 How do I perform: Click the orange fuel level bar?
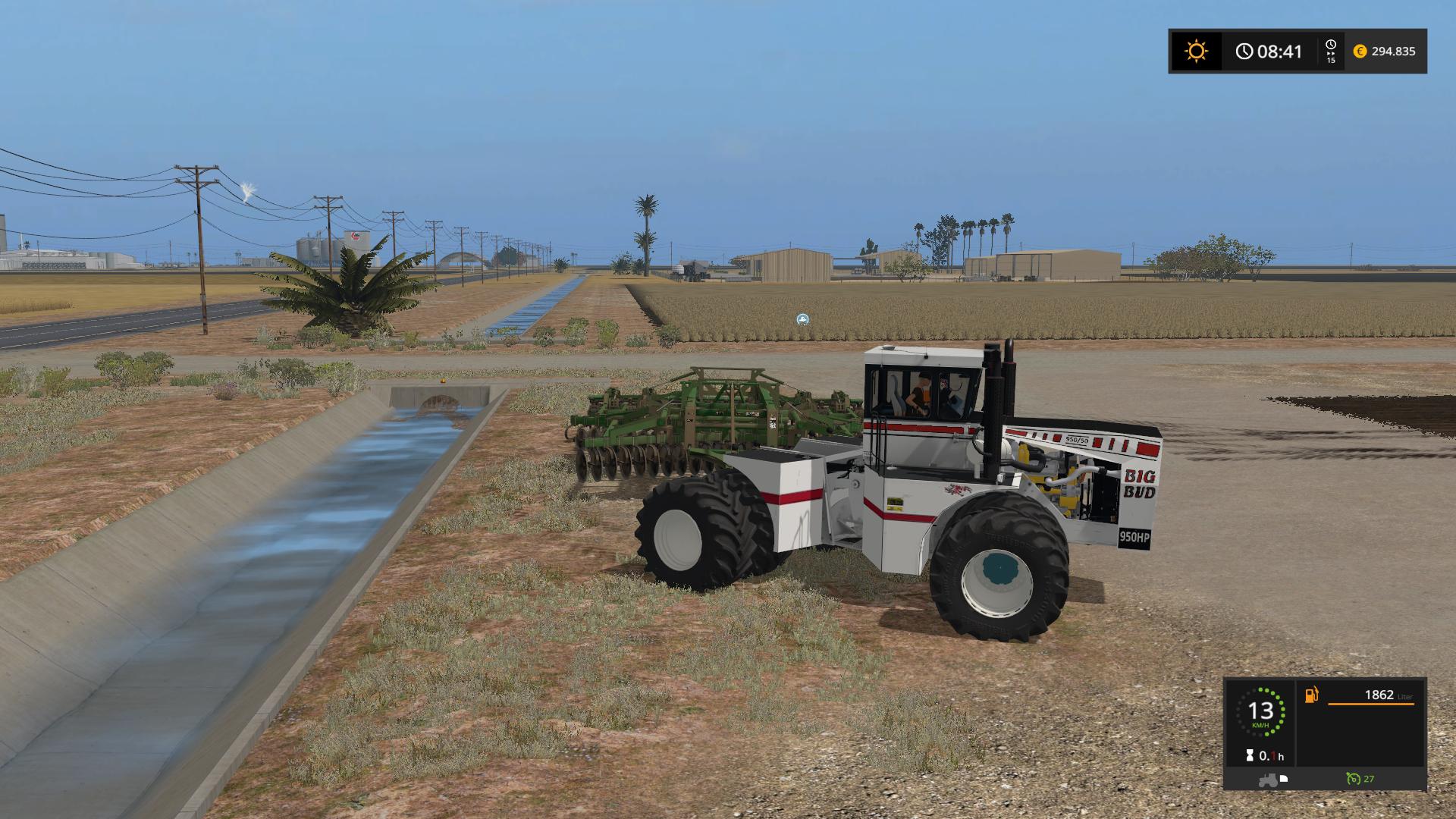tap(1371, 704)
